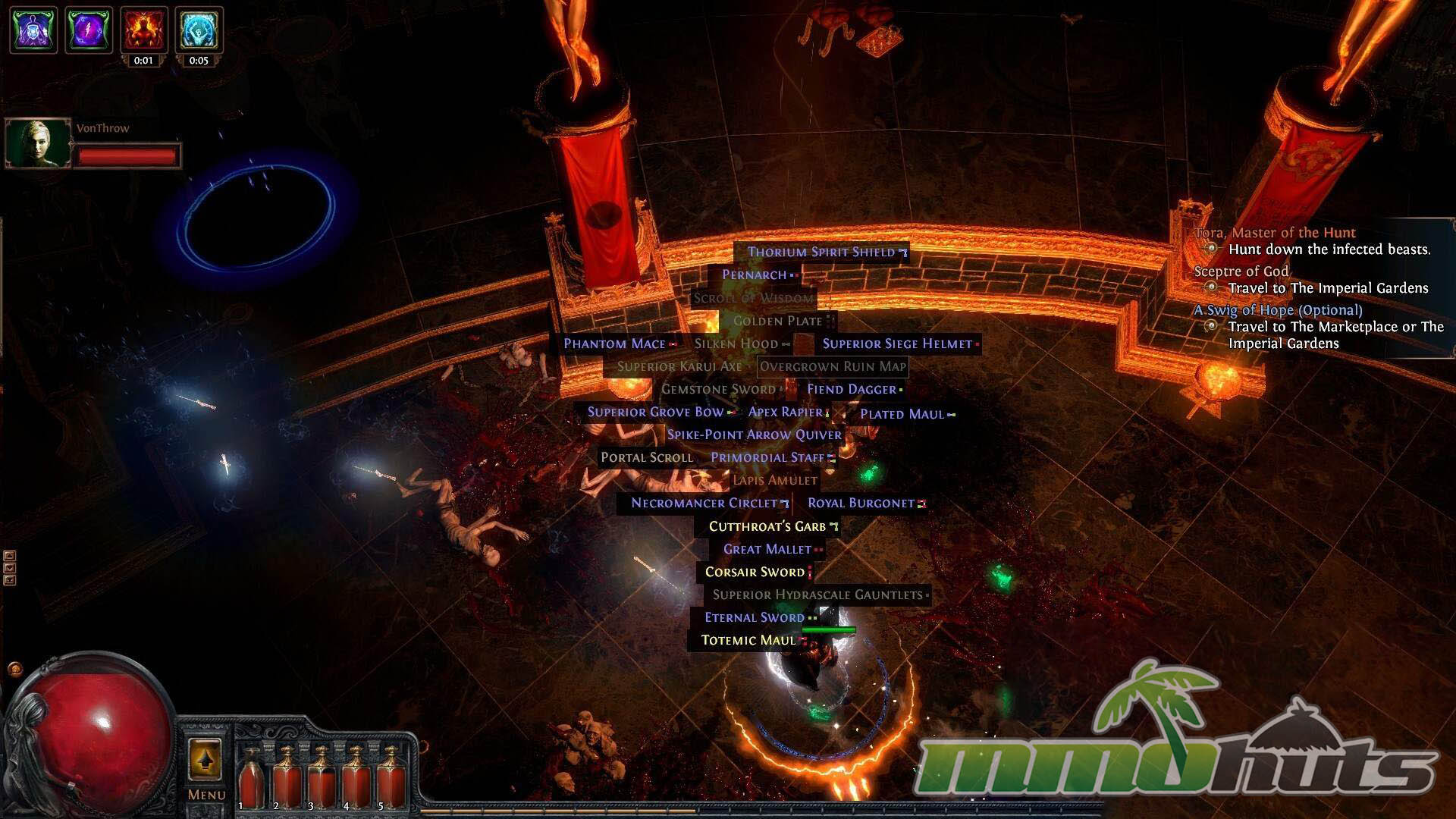Pick up the Totemic Maul
Screen dimensions: 1456x819
pyautogui.click(x=748, y=640)
